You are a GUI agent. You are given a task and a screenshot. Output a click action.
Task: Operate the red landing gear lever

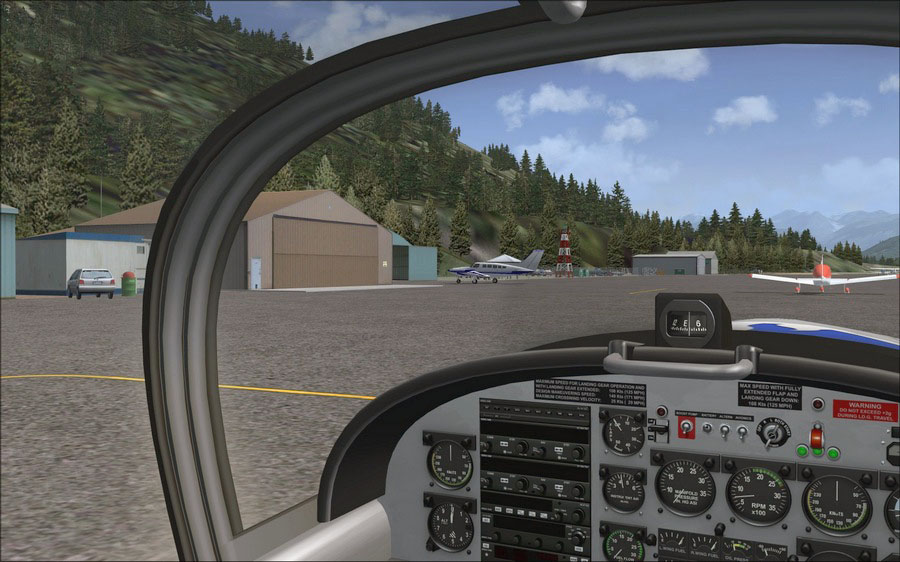coord(816,437)
